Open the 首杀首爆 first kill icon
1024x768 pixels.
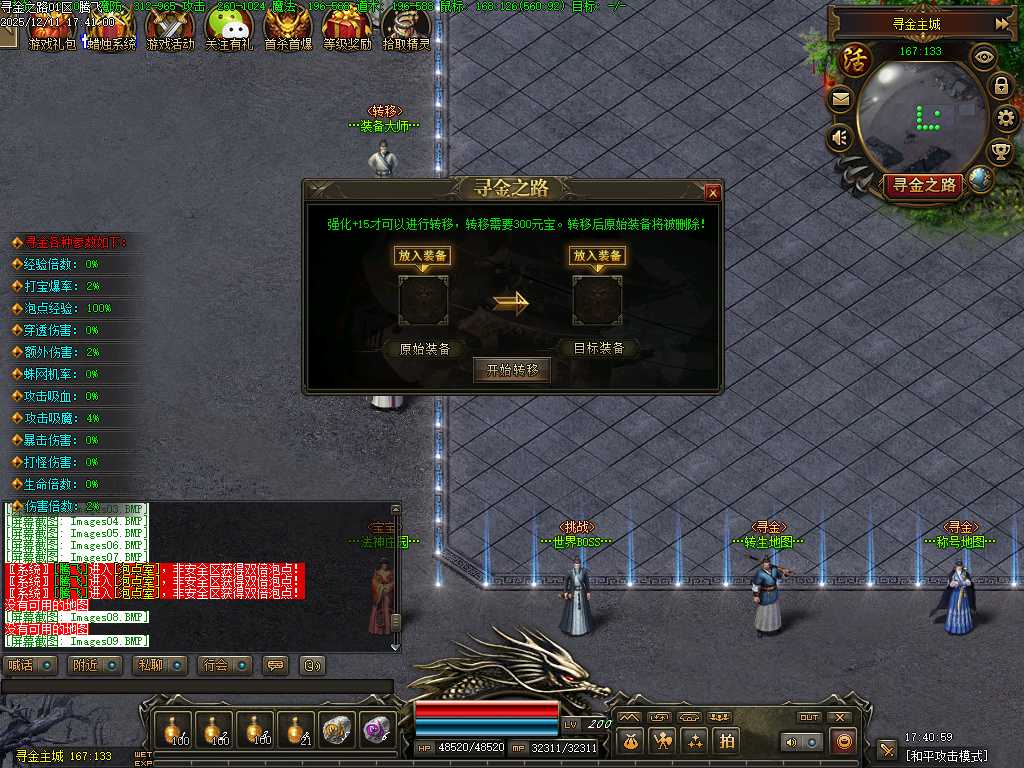point(288,28)
